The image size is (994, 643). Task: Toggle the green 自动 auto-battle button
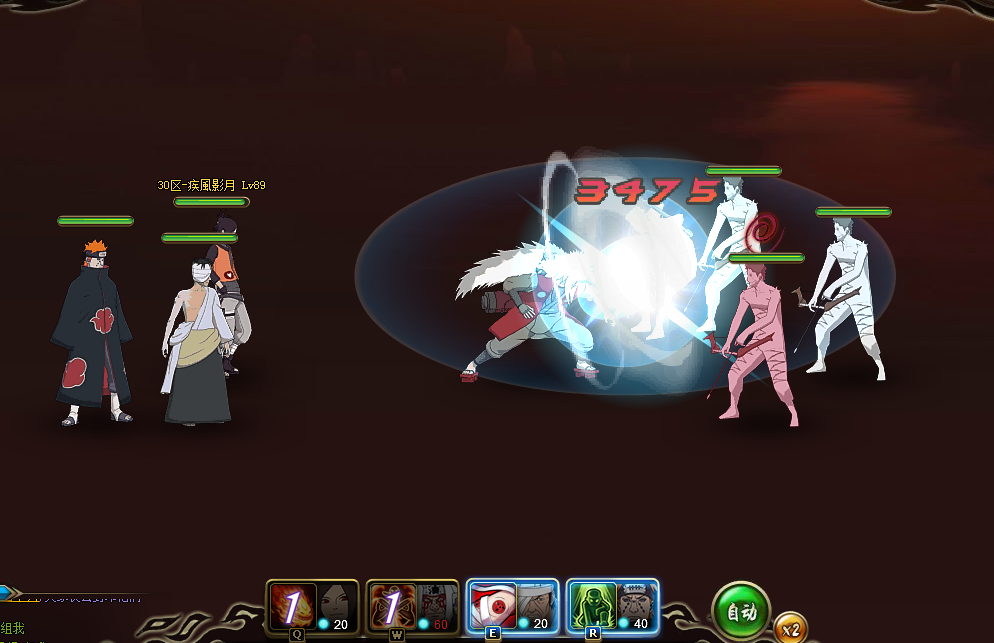tap(741, 612)
